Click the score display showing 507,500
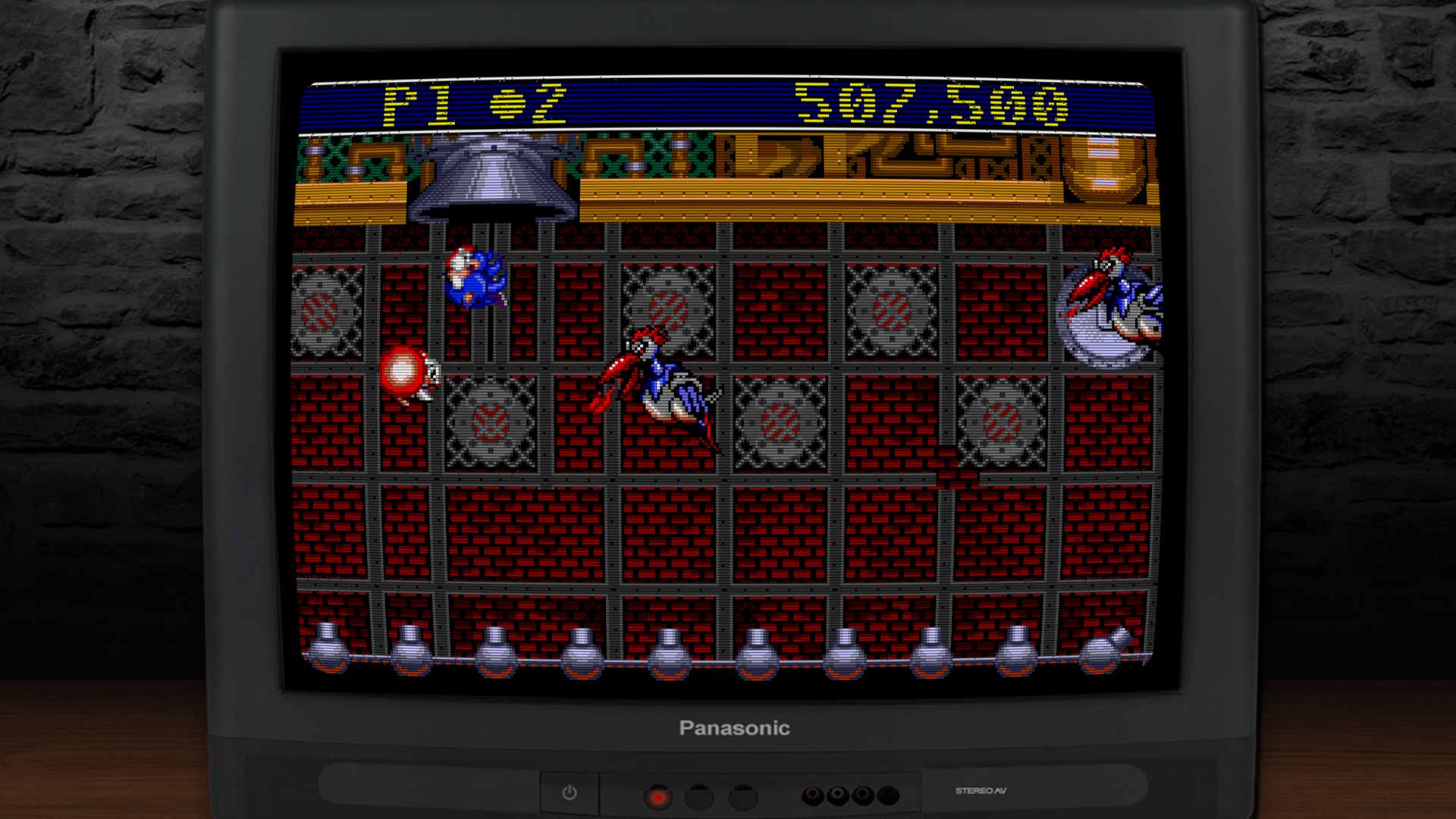 coord(933,106)
